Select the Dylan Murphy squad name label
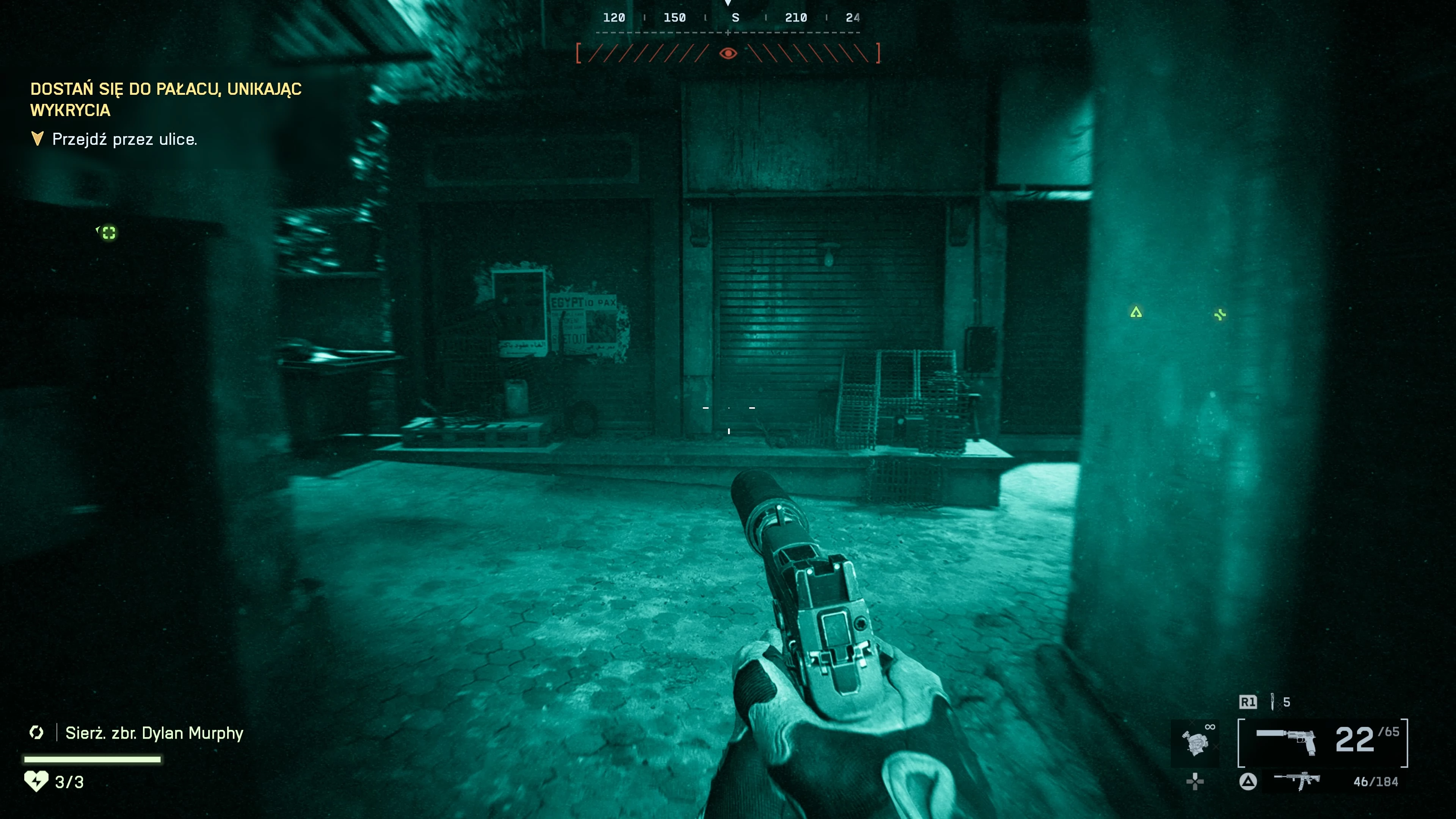This screenshot has height=819, width=1456. coord(154,733)
